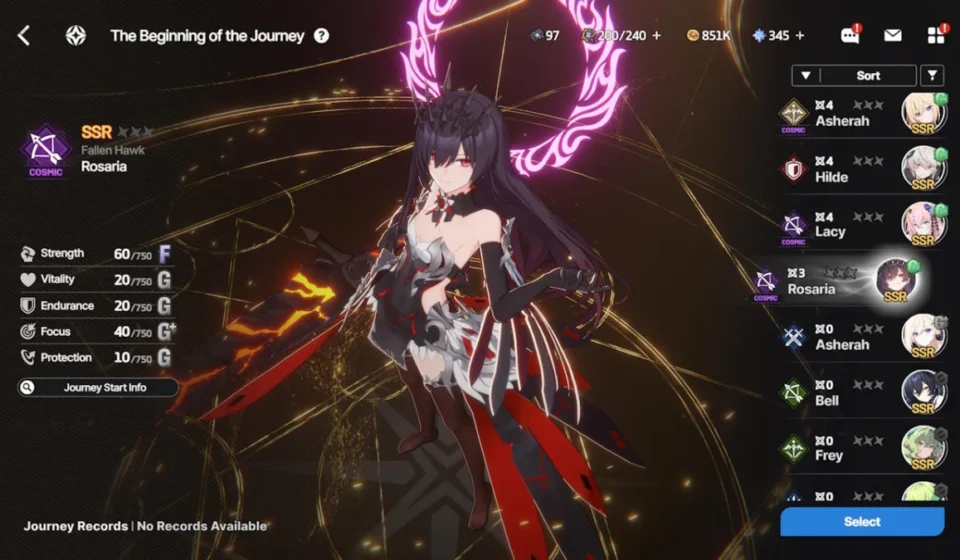Go back using the arrow button
Image resolution: width=960 pixels, height=560 pixels.
[24, 36]
